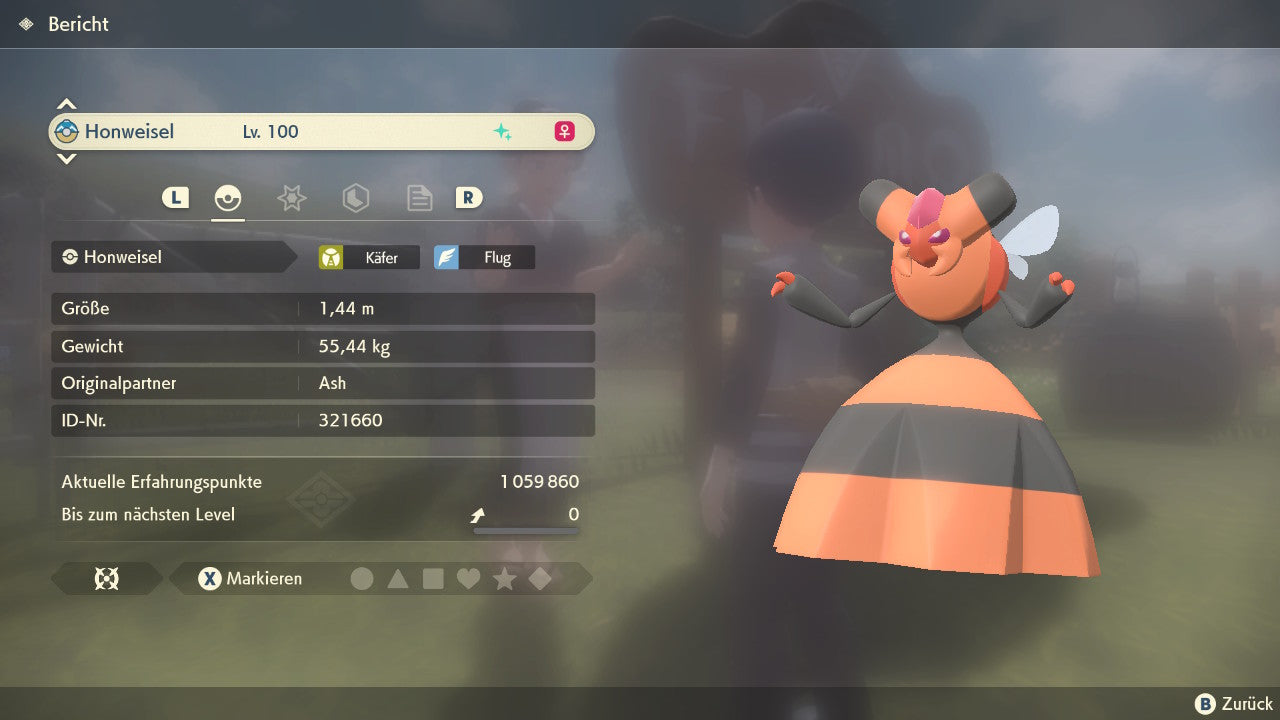Select the Honweisel name bar
This screenshot has width=1280, height=720.
(x=320, y=131)
